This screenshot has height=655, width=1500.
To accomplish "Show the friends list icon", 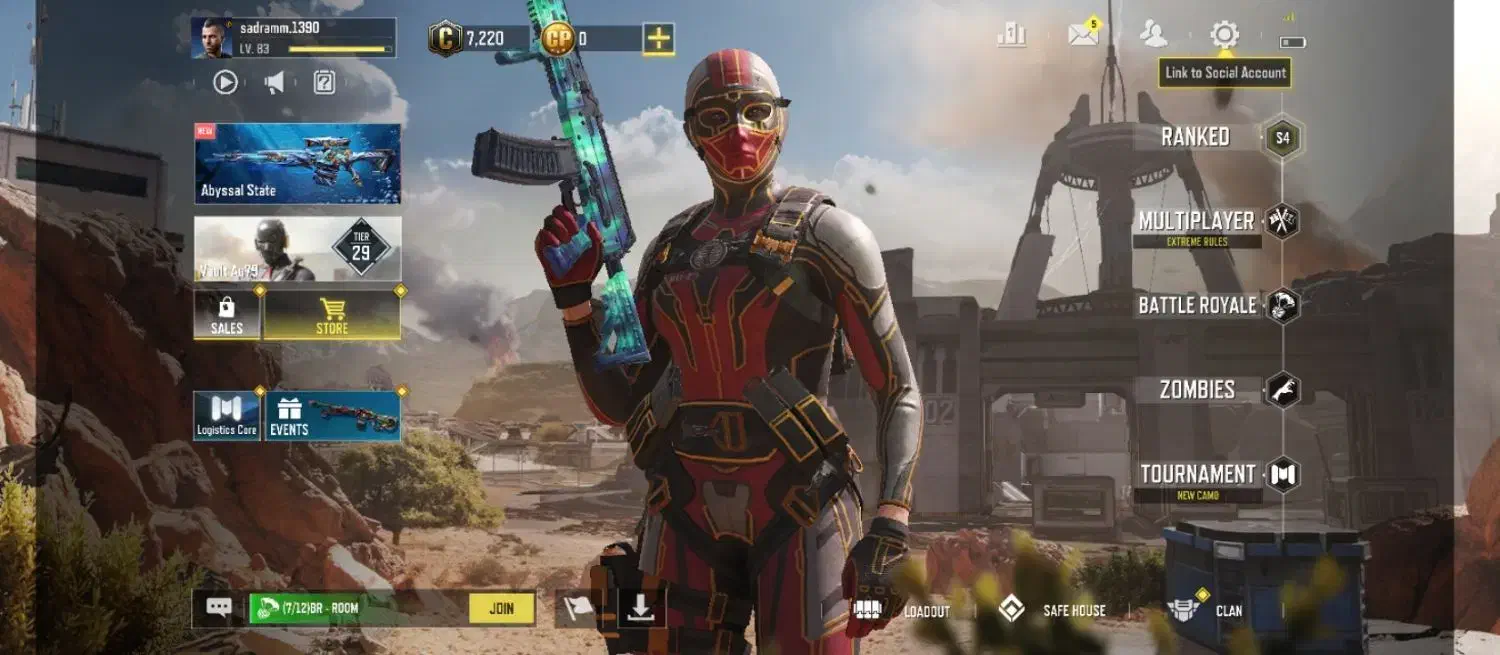I will [1153, 35].
